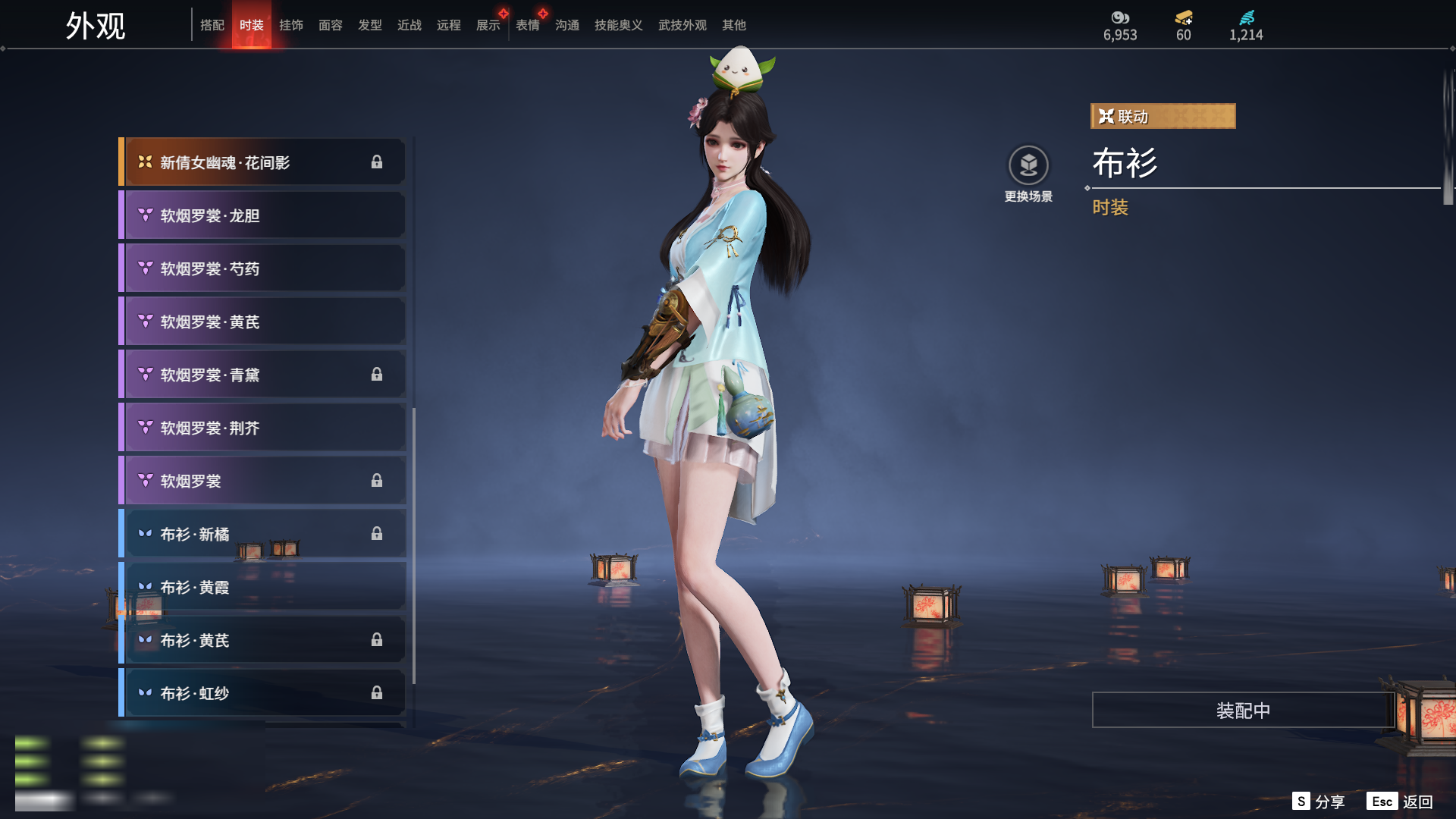Click the 更换场景 scene change icon
Image resolution: width=1456 pixels, height=819 pixels.
click(1028, 165)
